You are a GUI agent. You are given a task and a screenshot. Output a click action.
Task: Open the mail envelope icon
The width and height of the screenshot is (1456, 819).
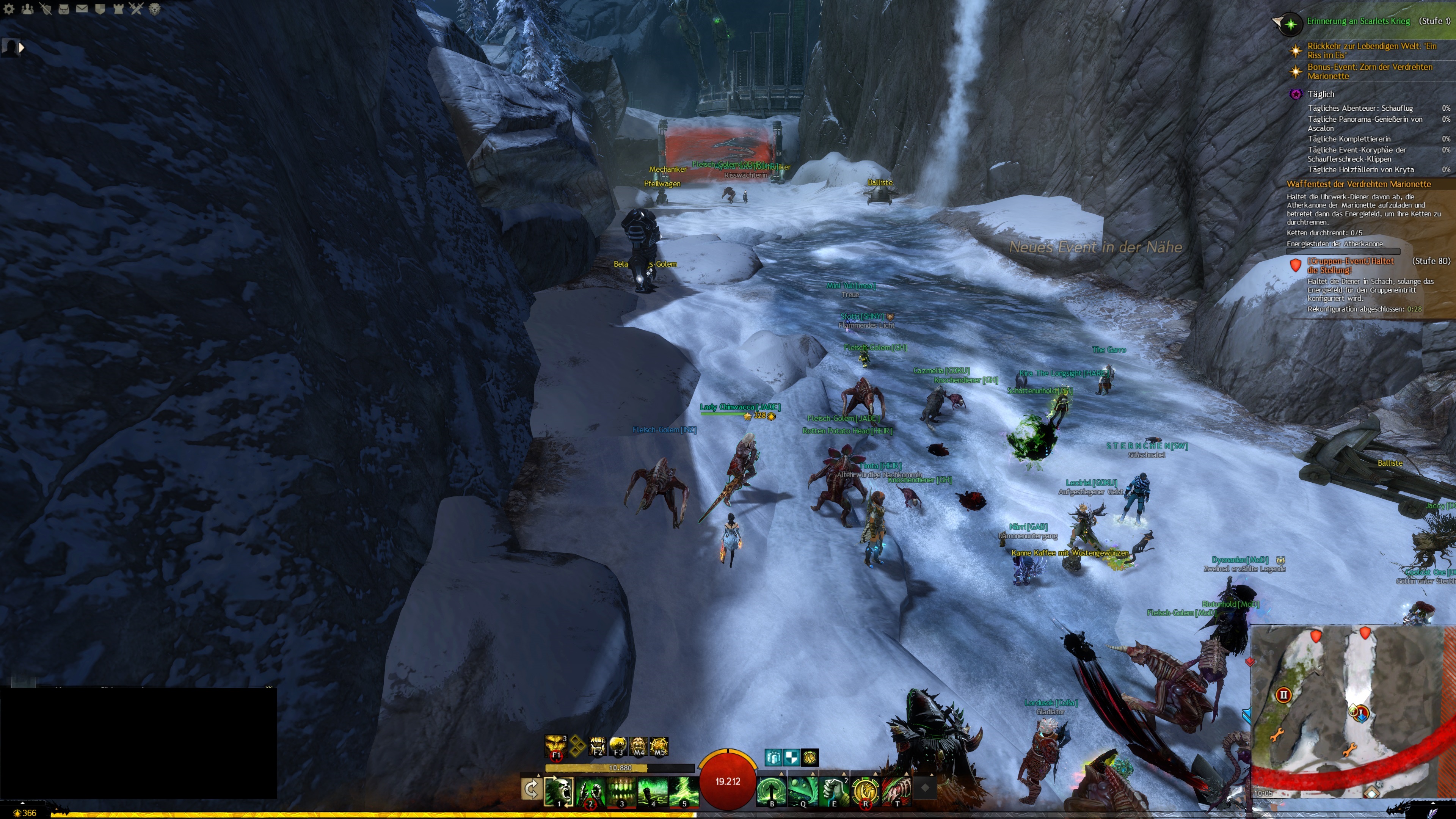pos(82,8)
